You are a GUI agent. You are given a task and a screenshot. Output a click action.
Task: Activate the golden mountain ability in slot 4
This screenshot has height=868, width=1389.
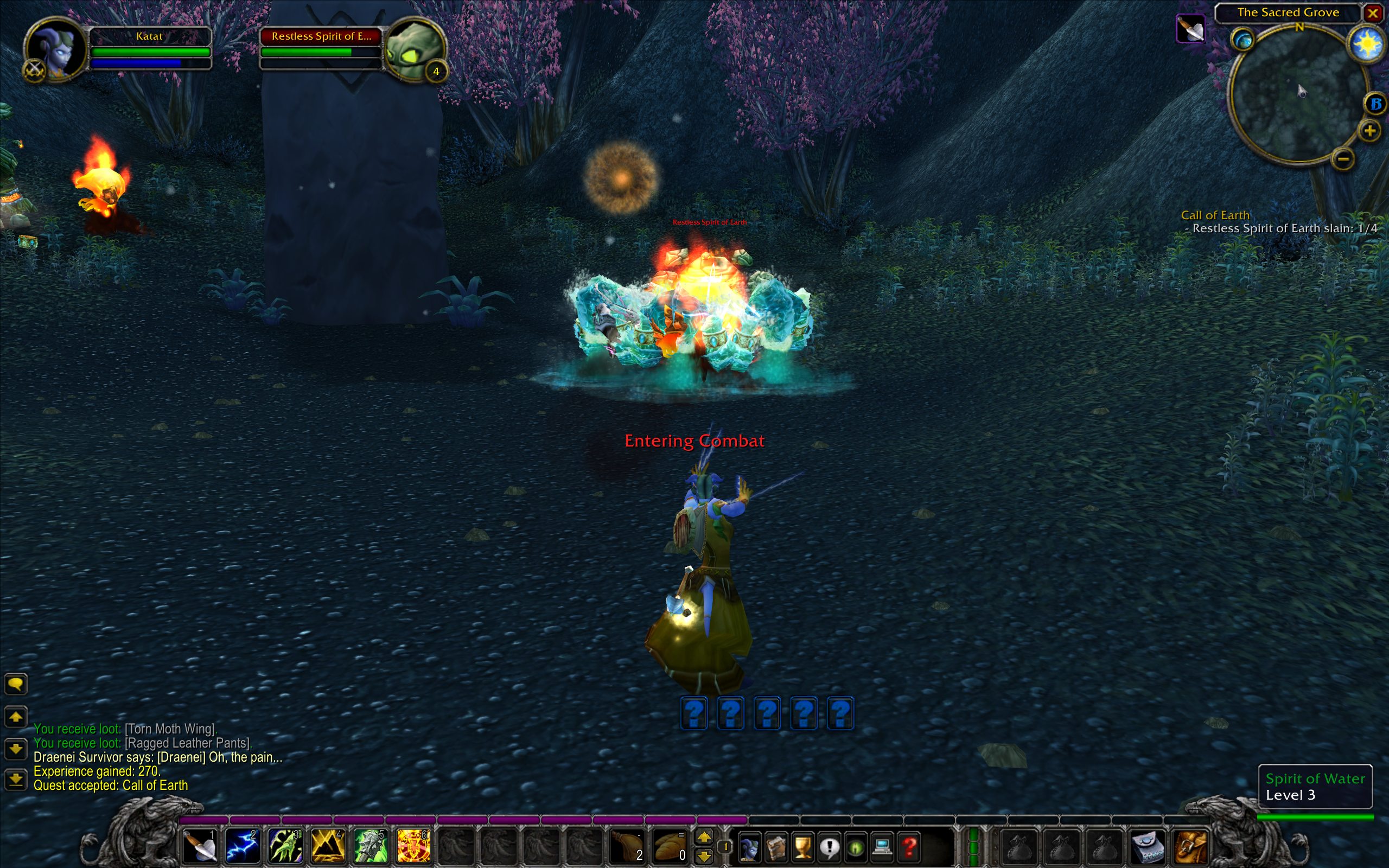click(327, 846)
